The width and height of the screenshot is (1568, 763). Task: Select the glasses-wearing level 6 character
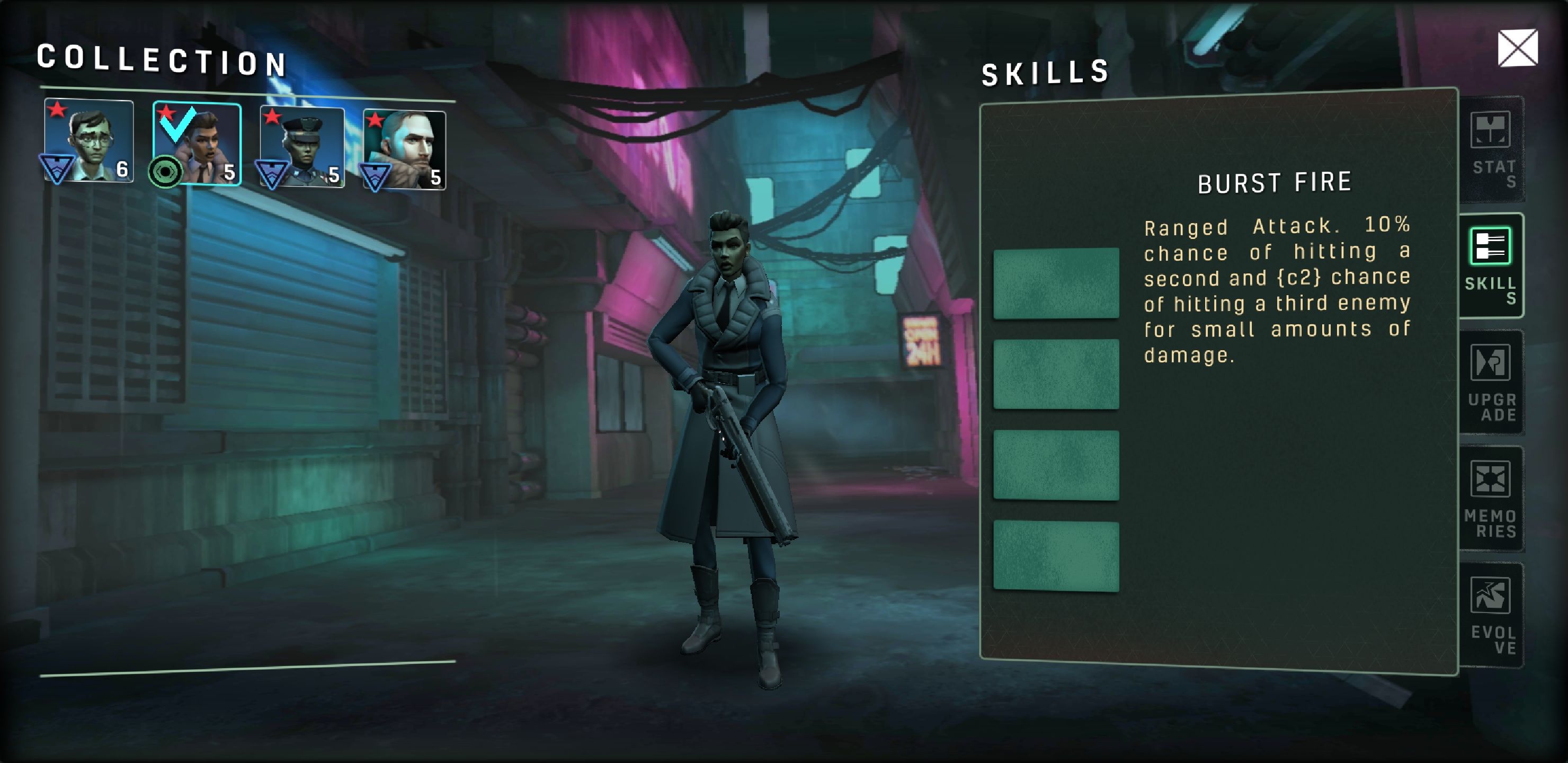point(89,141)
